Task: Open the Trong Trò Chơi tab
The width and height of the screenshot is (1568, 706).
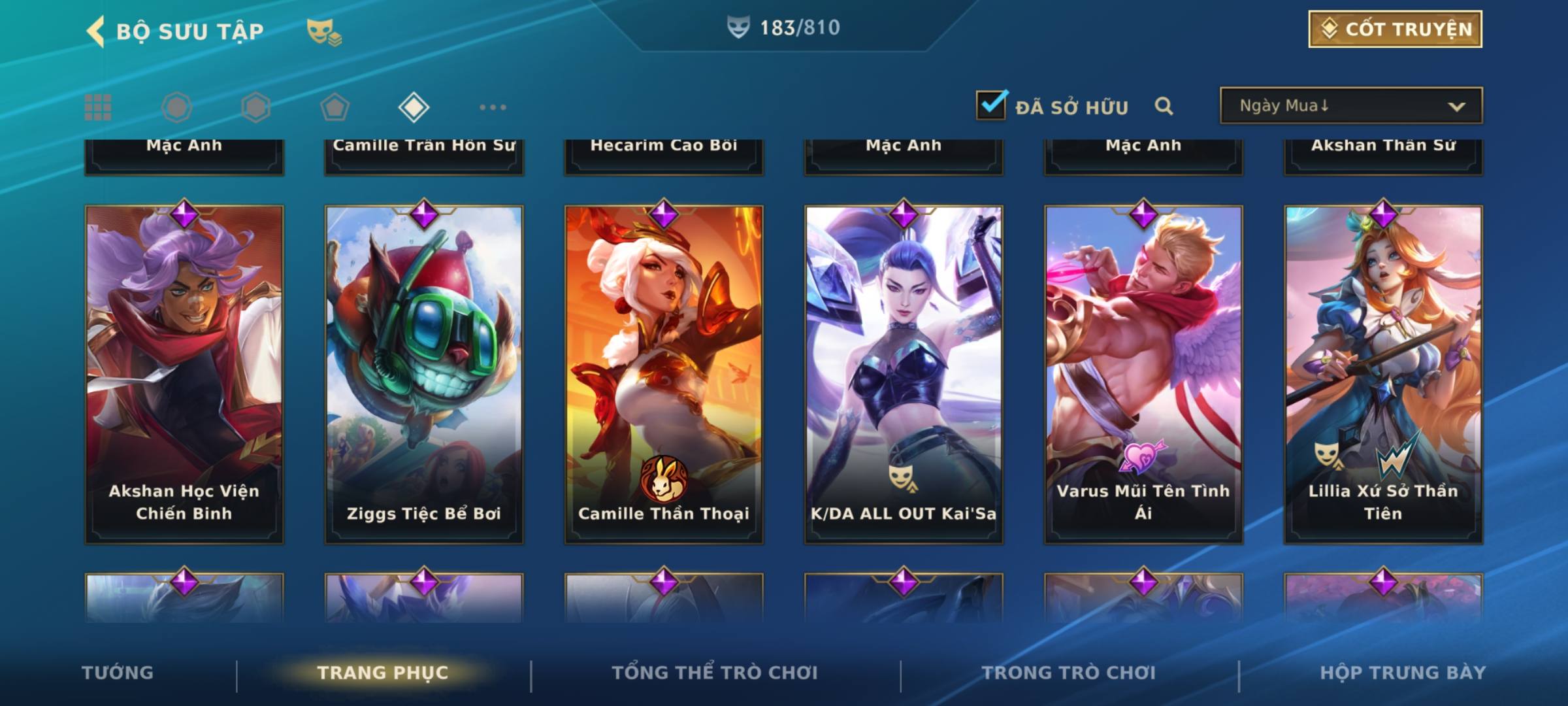Action: (1069, 673)
